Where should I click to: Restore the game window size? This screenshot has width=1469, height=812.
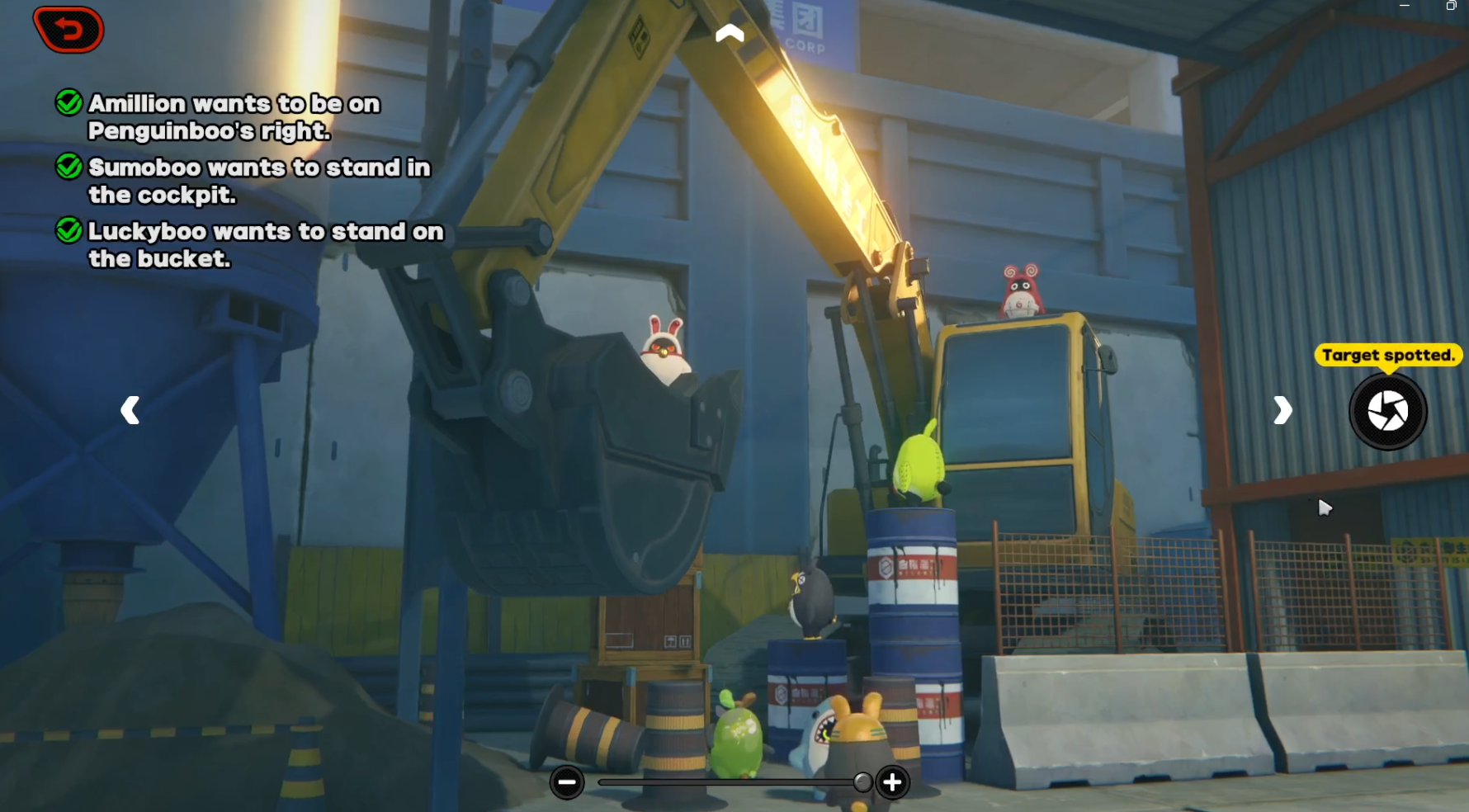pos(1451,6)
